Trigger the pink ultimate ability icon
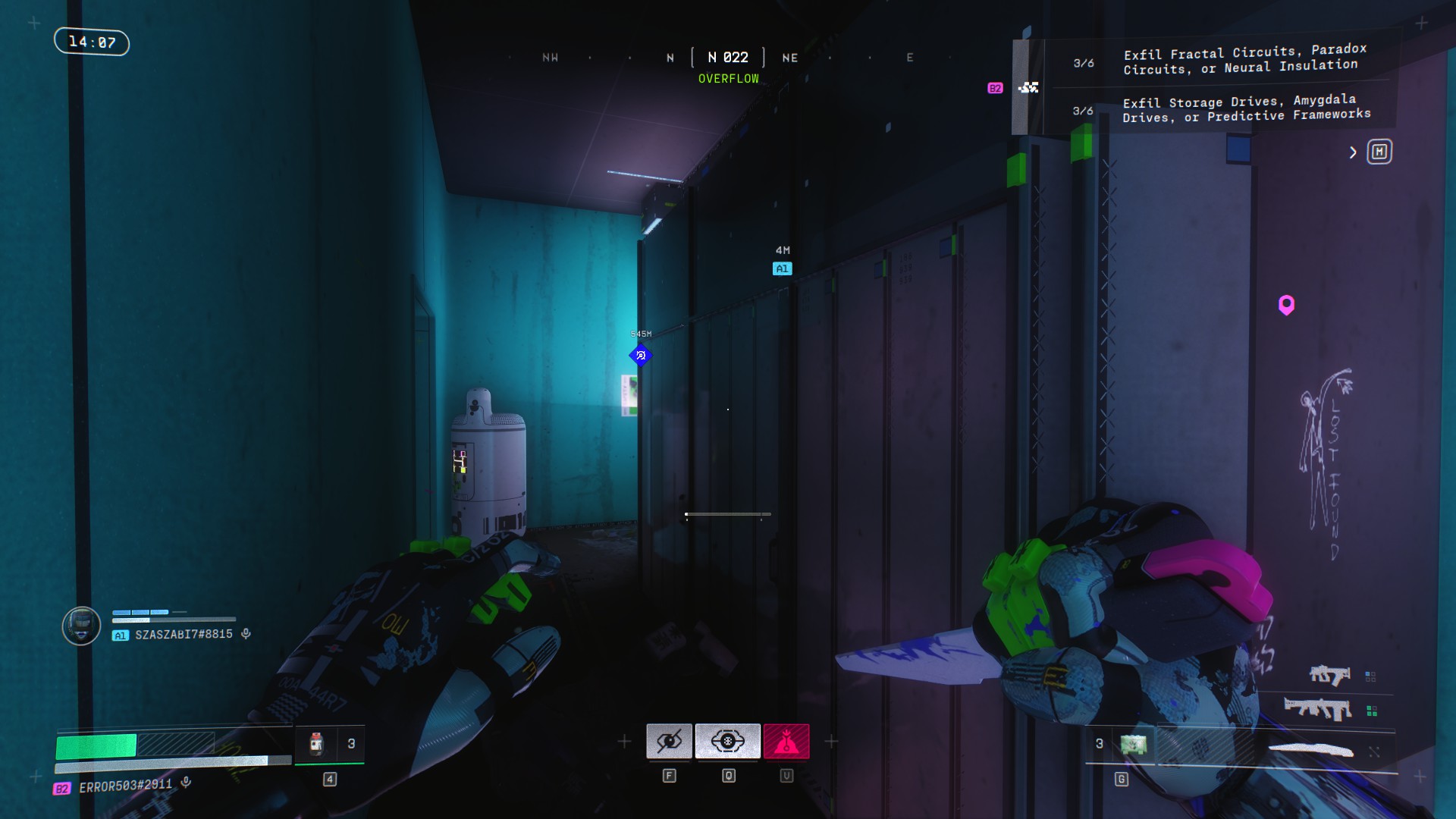This screenshot has height=819, width=1456. coord(786,741)
